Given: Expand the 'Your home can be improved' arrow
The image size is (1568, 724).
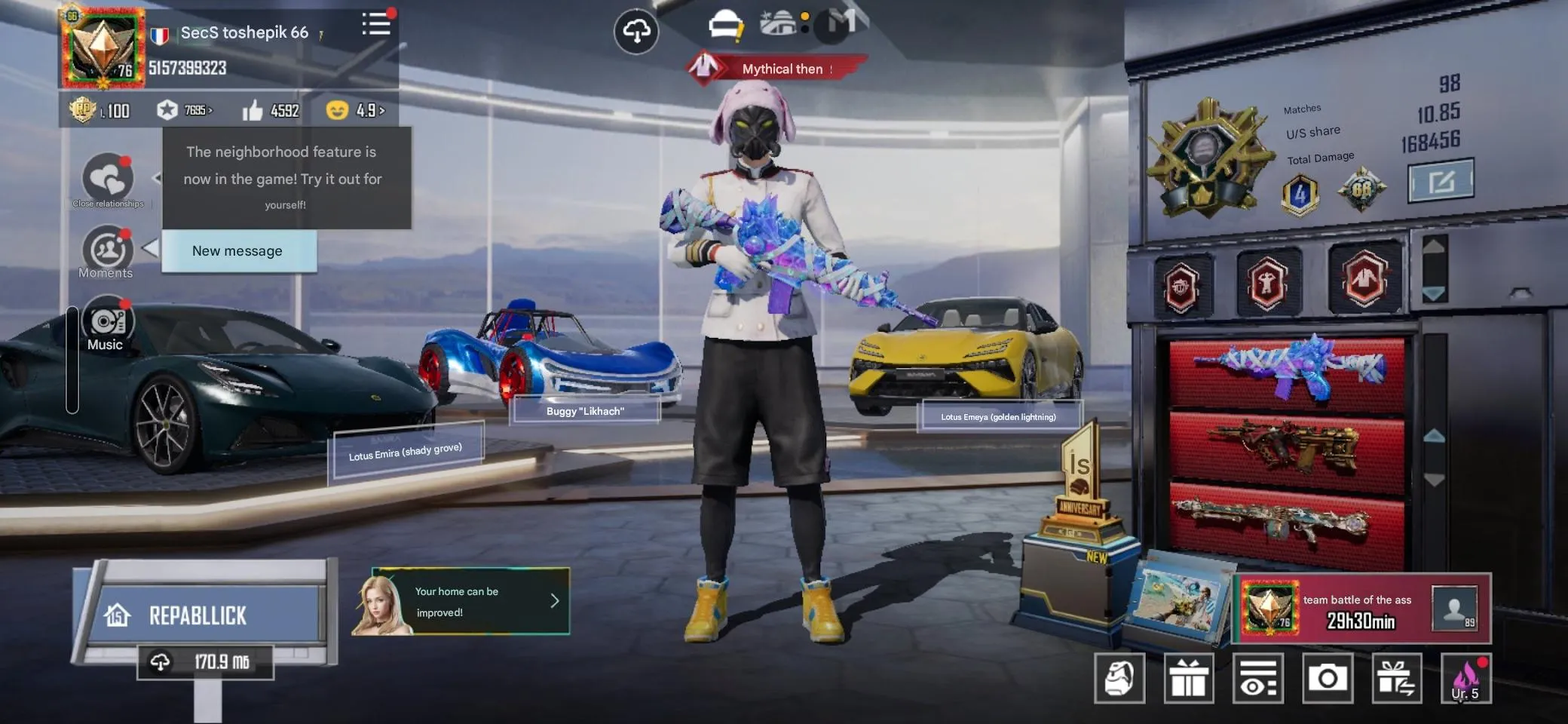Looking at the screenshot, I should (x=556, y=601).
